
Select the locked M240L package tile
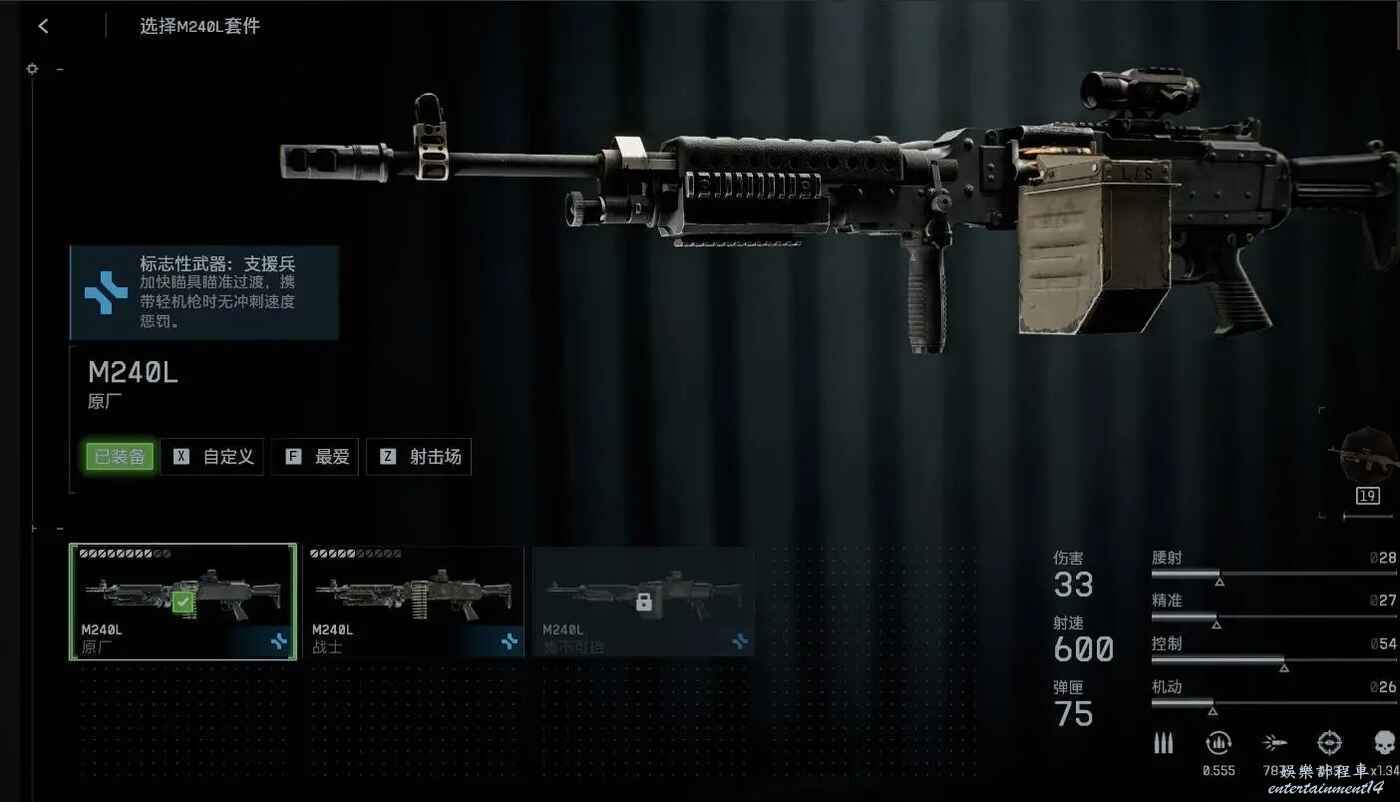(x=643, y=602)
